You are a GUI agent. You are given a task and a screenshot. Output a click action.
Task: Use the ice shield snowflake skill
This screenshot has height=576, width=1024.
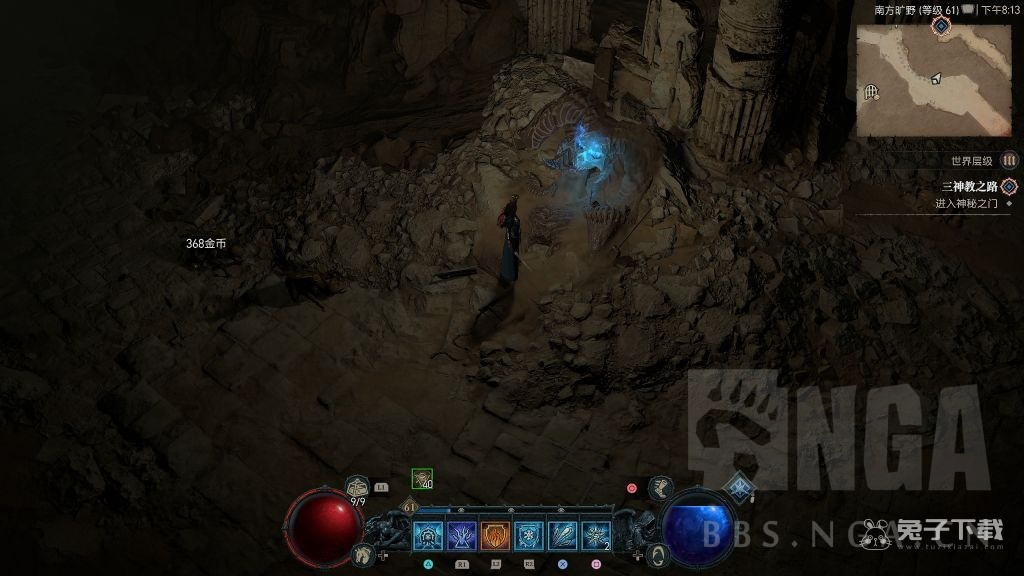tap(529, 537)
